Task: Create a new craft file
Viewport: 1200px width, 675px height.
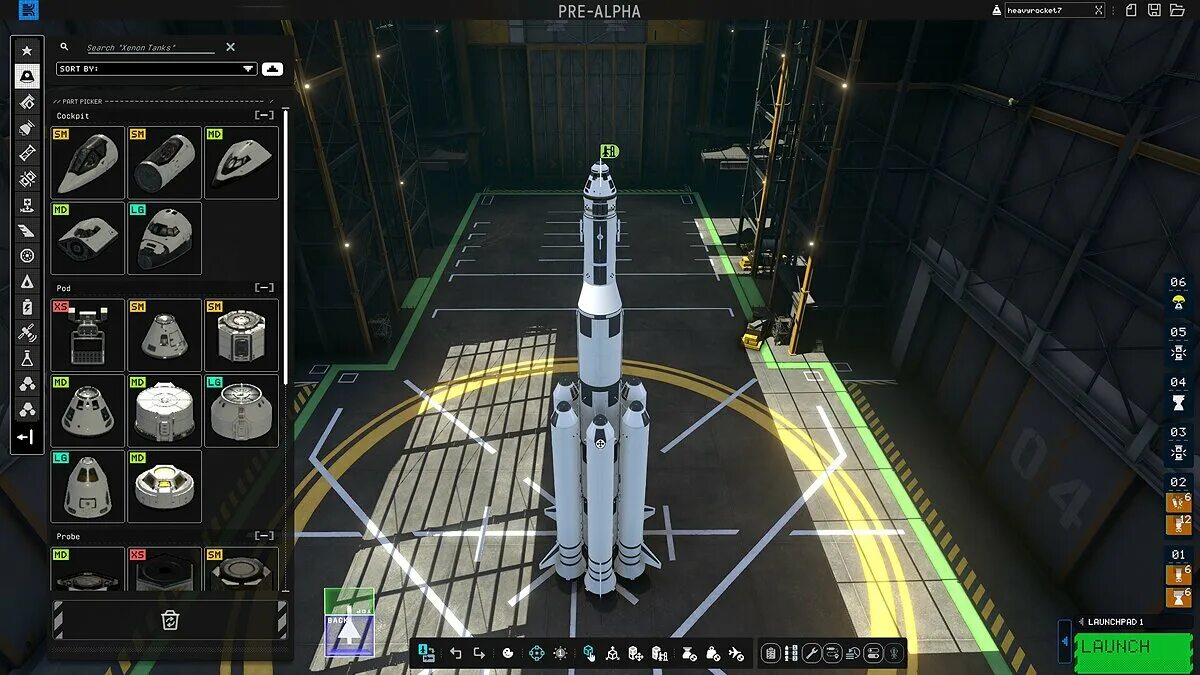Action: [1131, 10]
